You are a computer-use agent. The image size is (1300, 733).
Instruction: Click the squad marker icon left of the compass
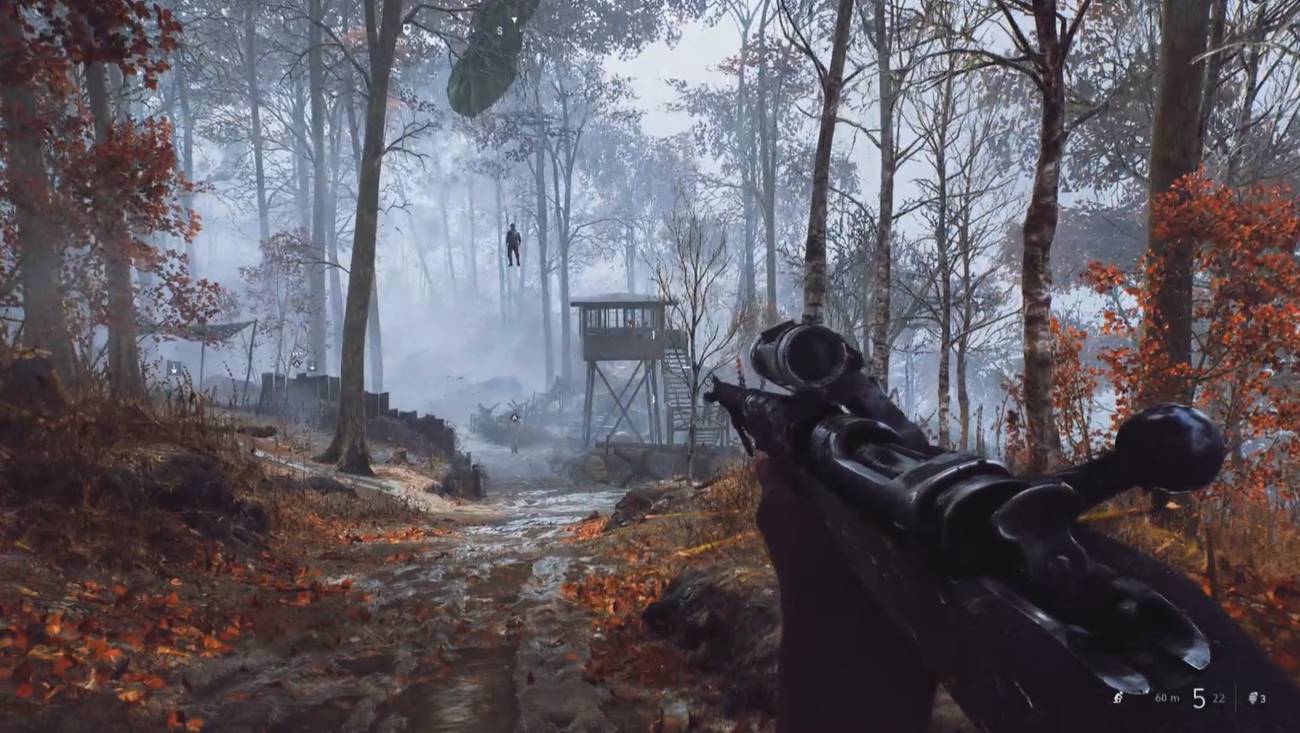point(407,28)
